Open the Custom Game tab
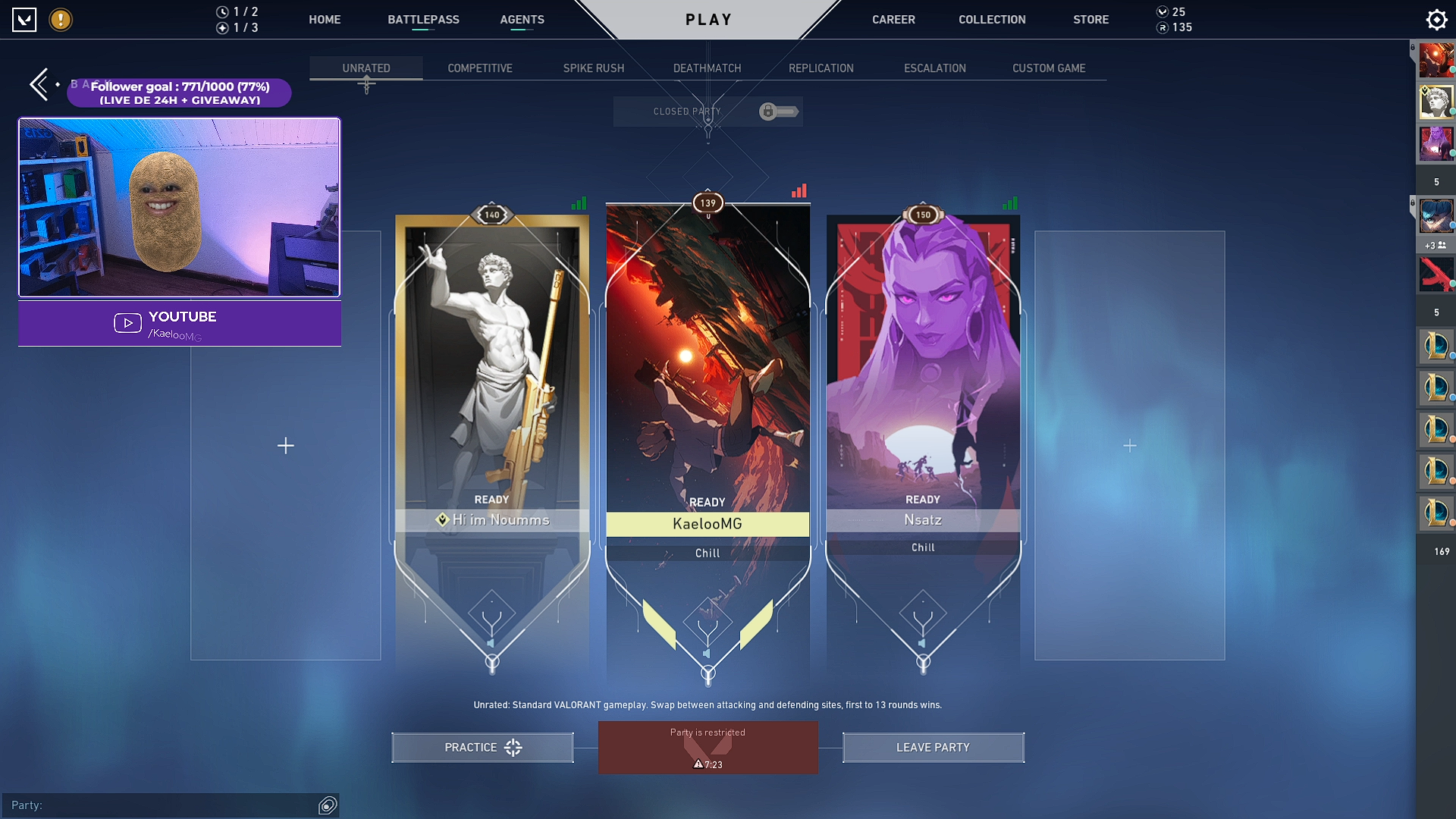The height and width of the screenshot is (819, 1456). click(x=1049, y=68)
